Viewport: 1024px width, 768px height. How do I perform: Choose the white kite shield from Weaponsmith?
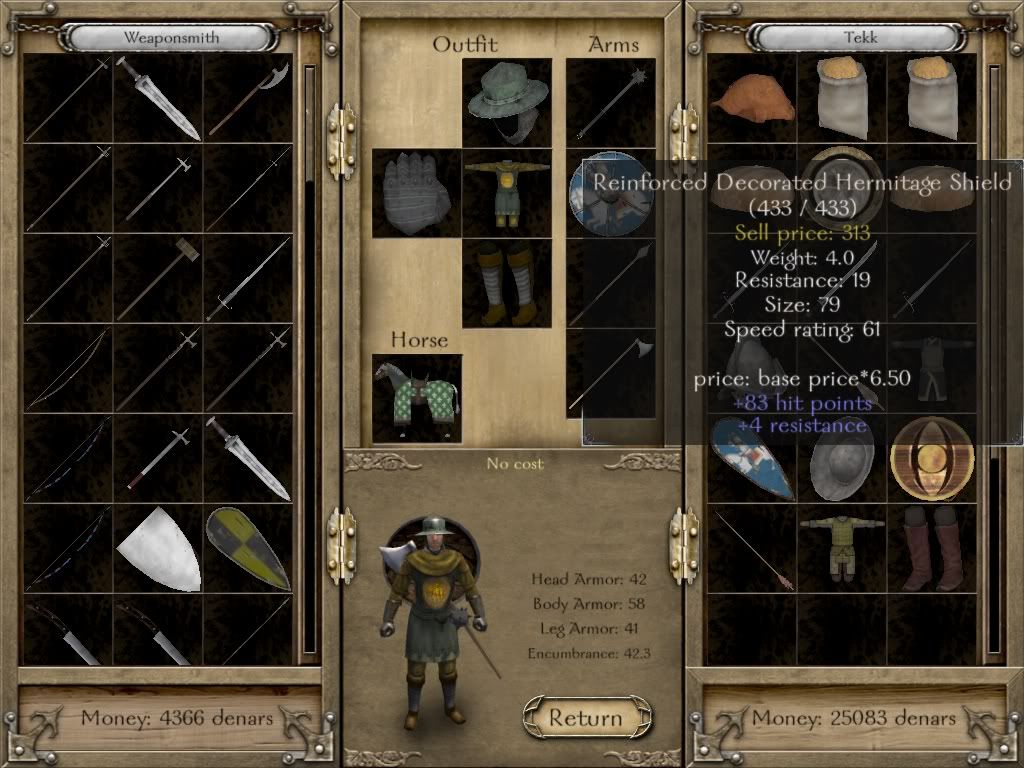(158, 548)
